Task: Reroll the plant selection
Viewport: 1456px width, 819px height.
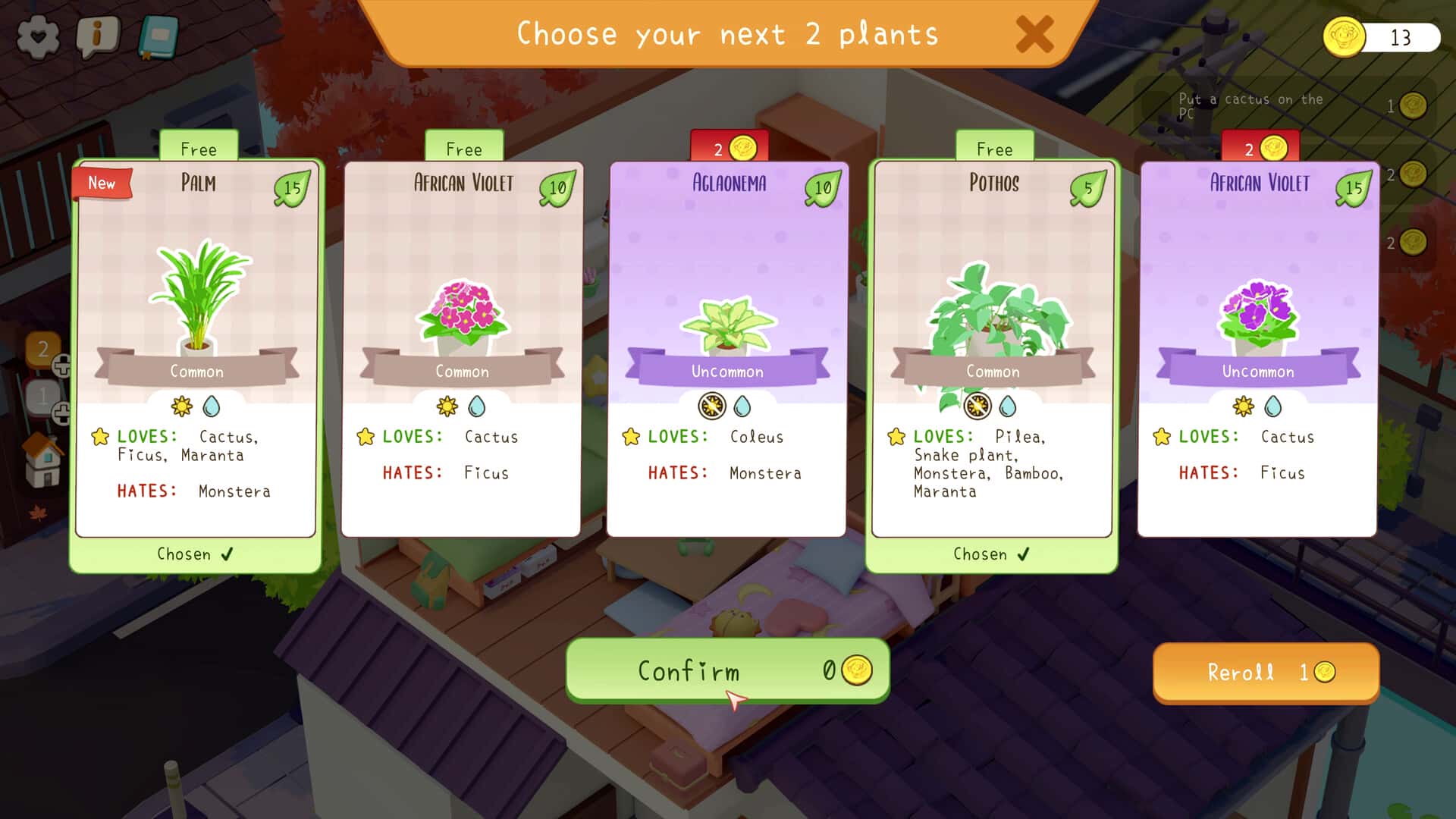Action: click(x=1265, y=673)
